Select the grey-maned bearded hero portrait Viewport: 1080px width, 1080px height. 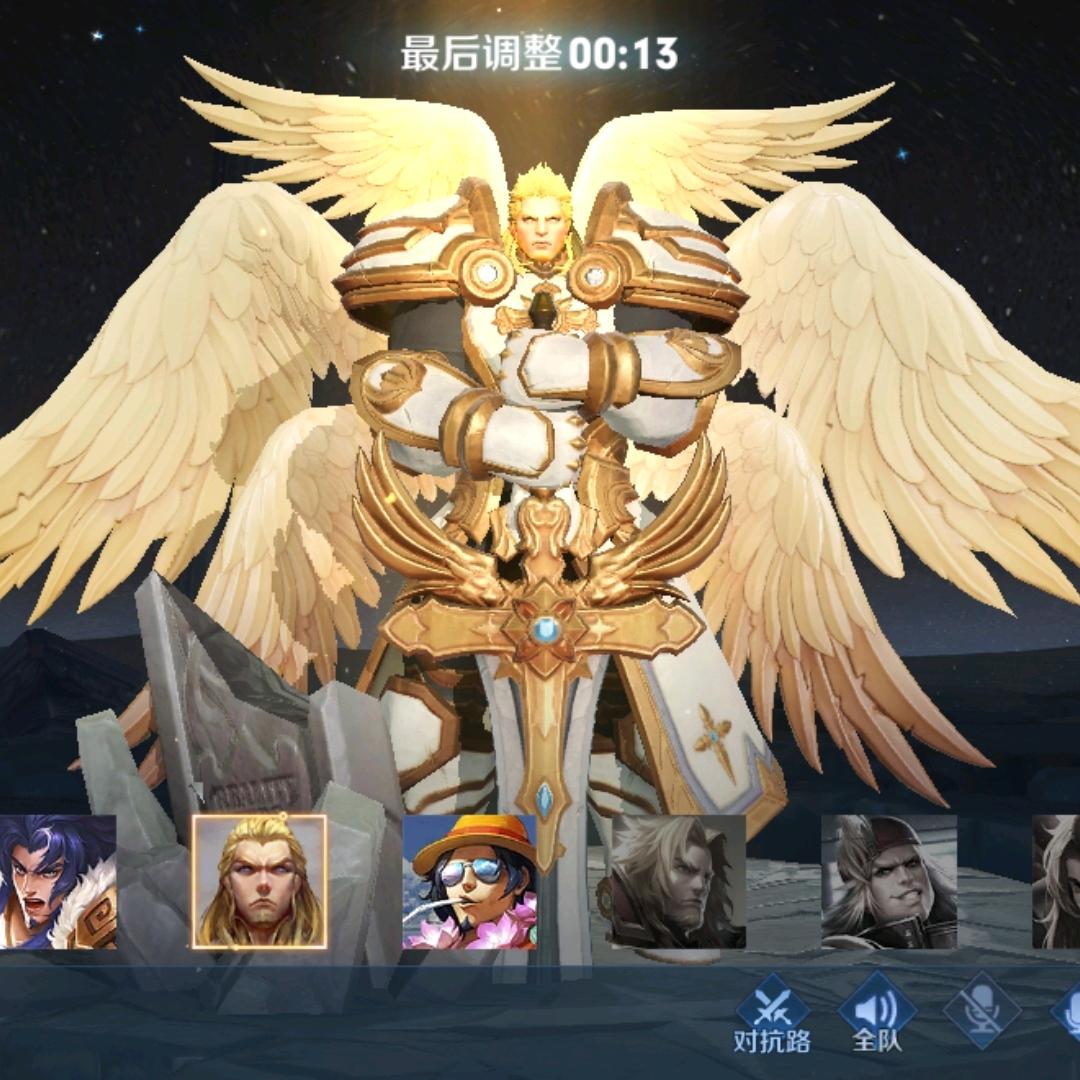(x=678, y=881)
